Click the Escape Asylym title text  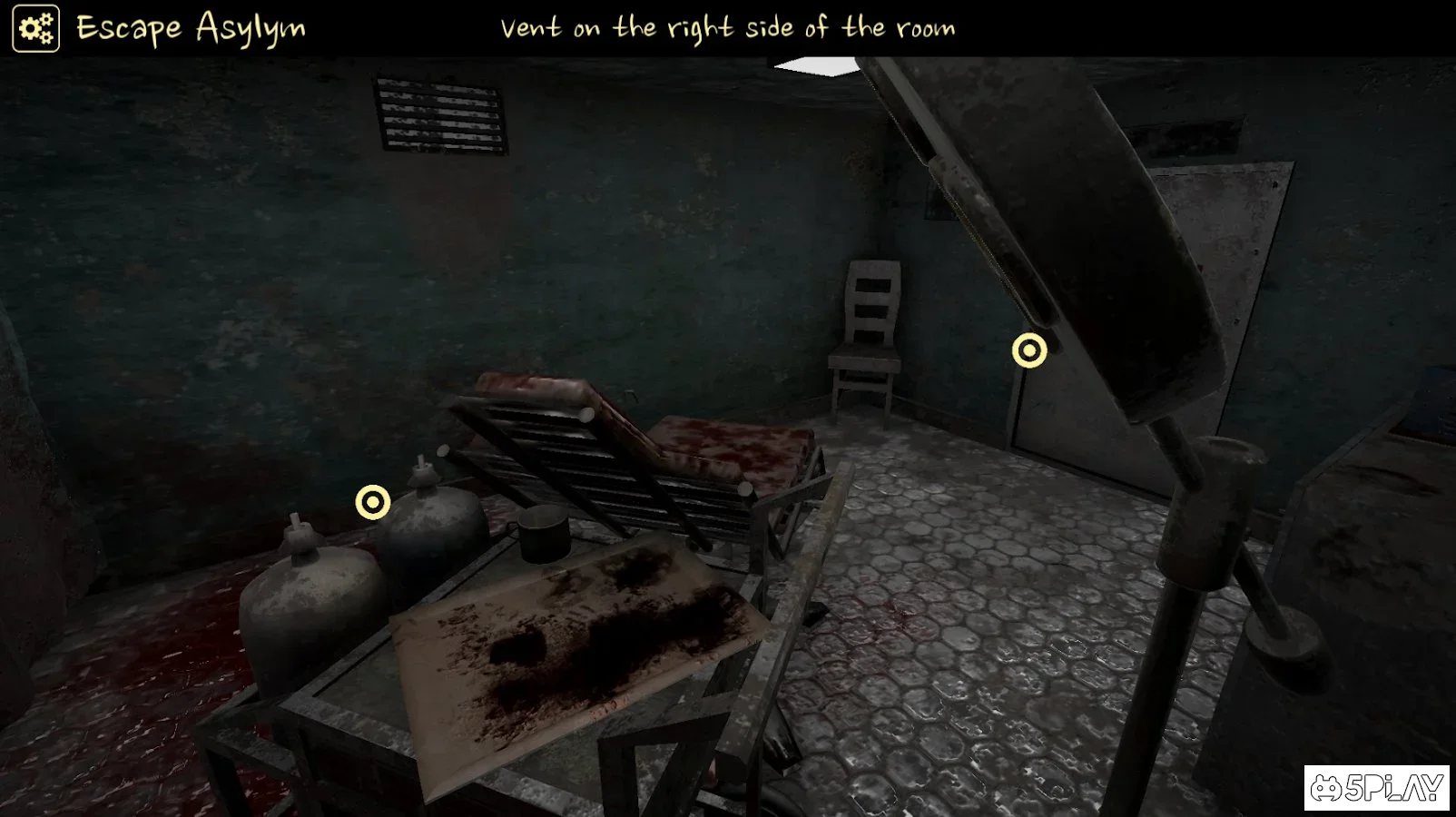coord(191,27)
